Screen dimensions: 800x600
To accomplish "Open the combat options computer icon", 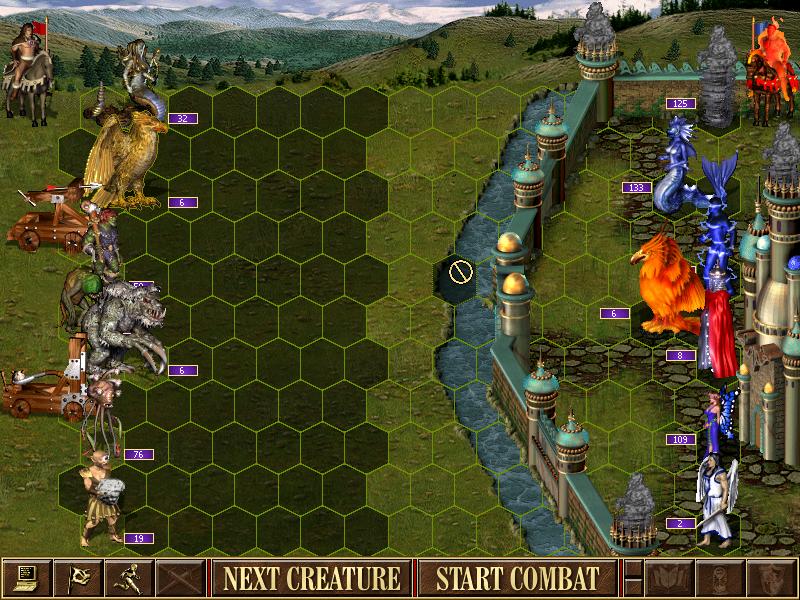I will click(27, 577).
